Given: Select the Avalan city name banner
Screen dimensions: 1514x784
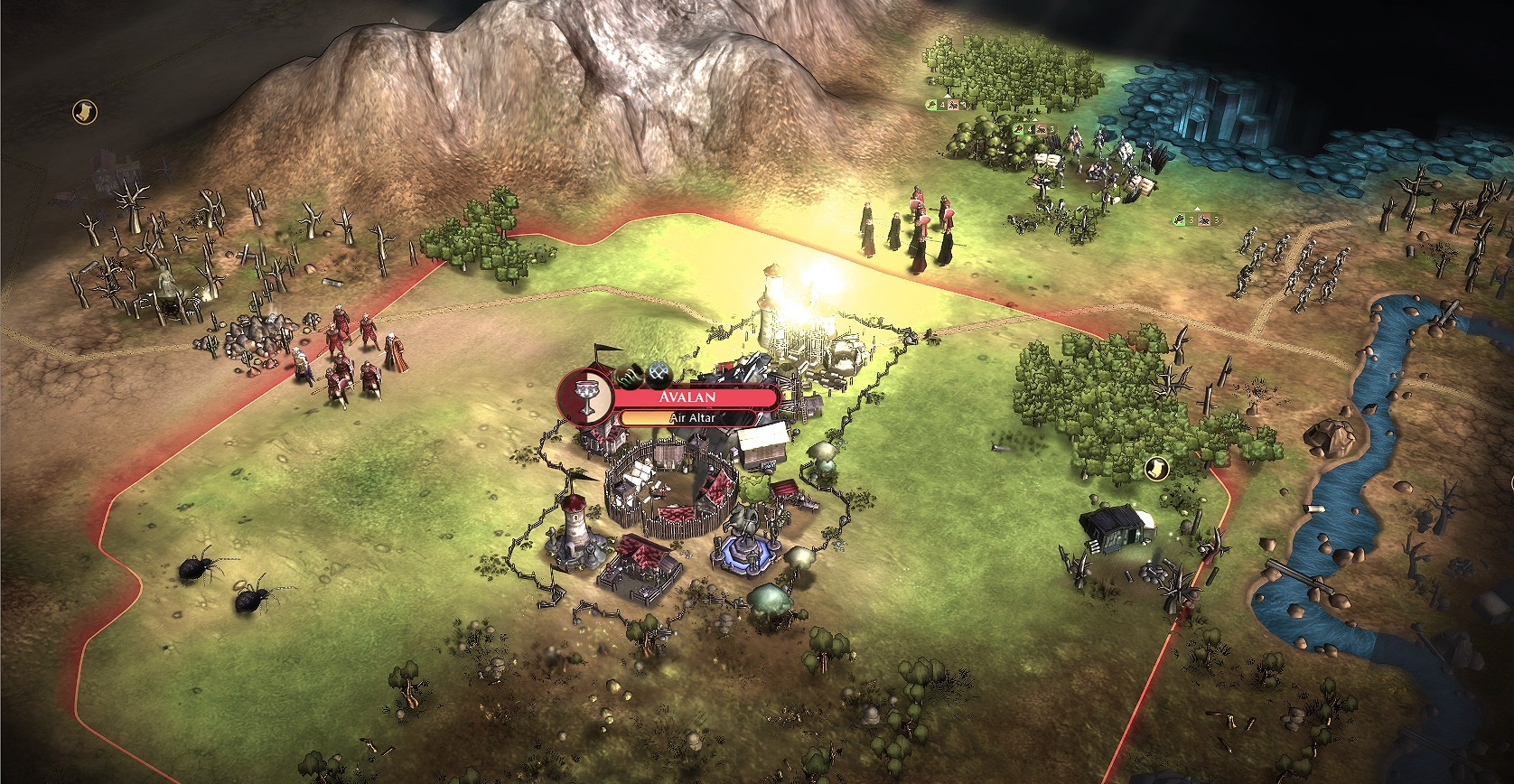Looking at the screenshot, I should (694, 398).
